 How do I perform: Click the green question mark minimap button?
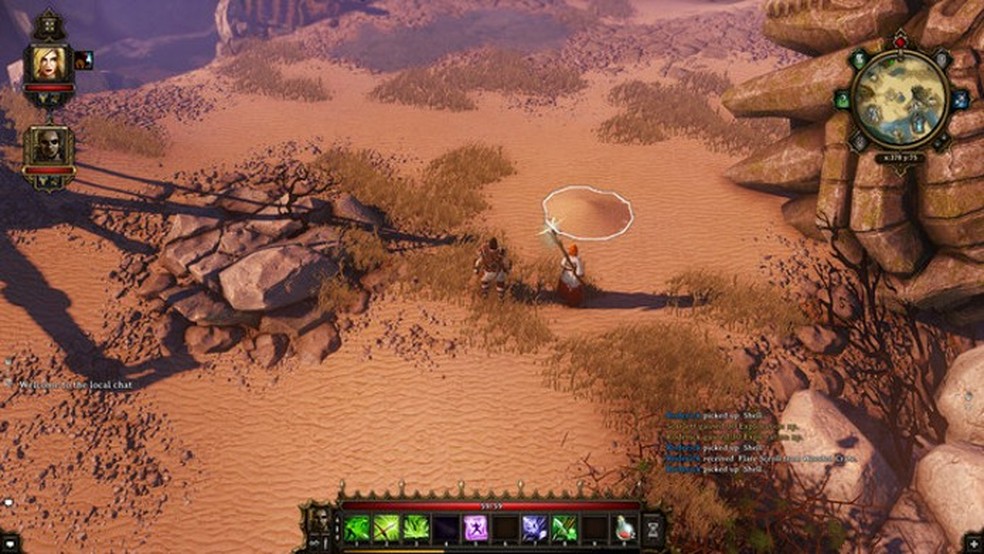(x=841, y=100)
